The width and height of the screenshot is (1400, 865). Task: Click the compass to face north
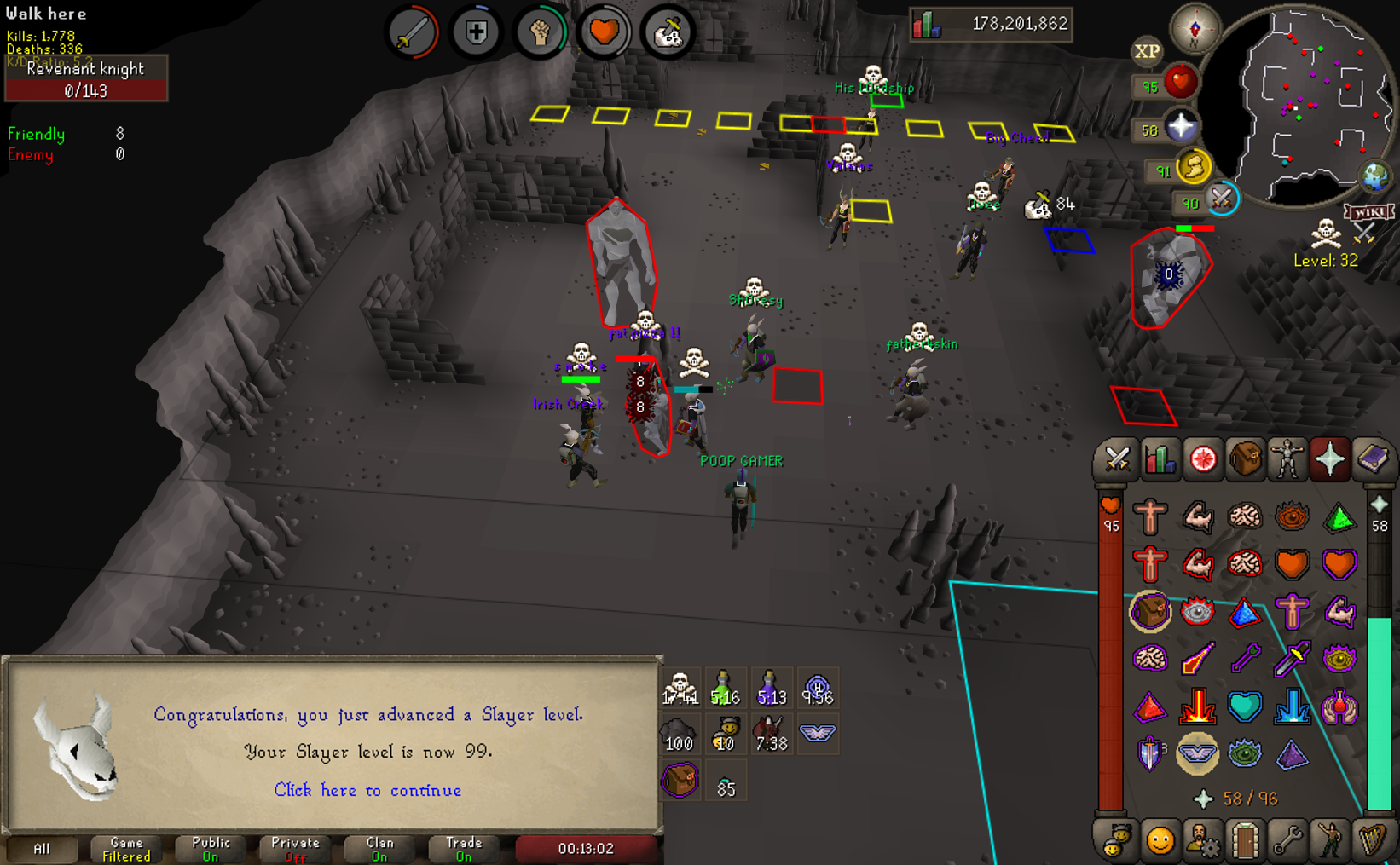point(1194,30)
